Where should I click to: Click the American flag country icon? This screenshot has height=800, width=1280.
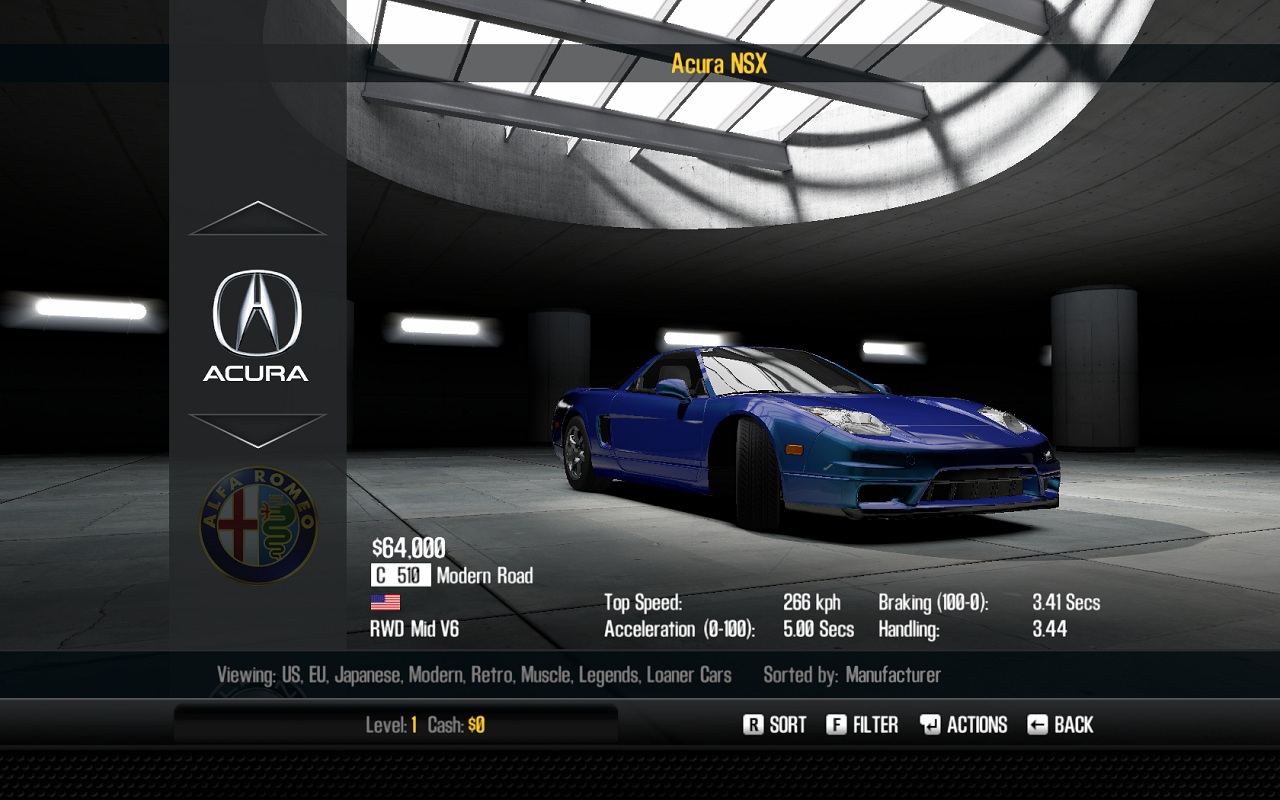tap(386, 601)
